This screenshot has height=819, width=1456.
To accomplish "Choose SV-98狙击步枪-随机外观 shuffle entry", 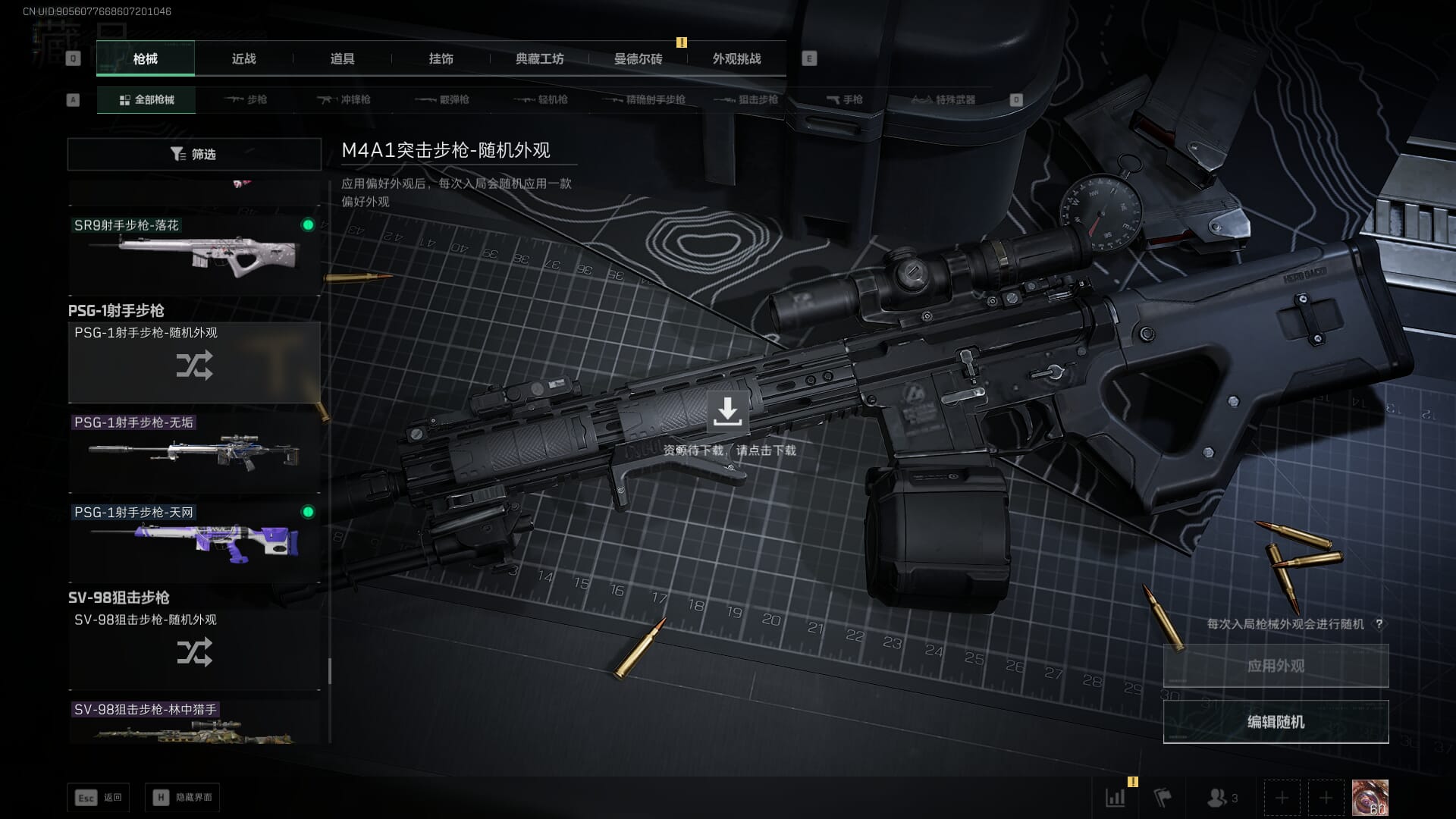I will click(x=194, y=650).
